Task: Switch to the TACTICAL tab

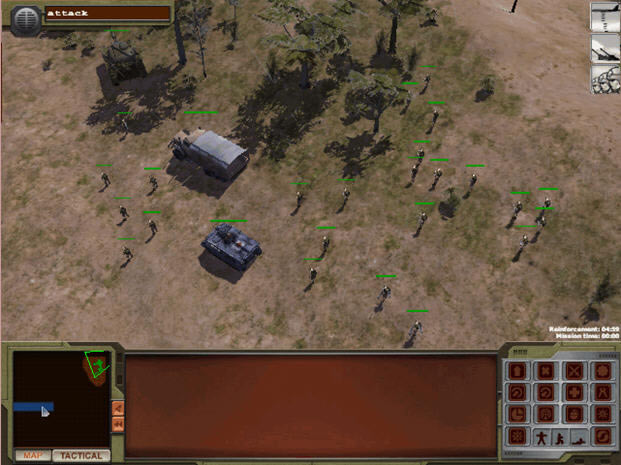Action: (x=81, y=456)
